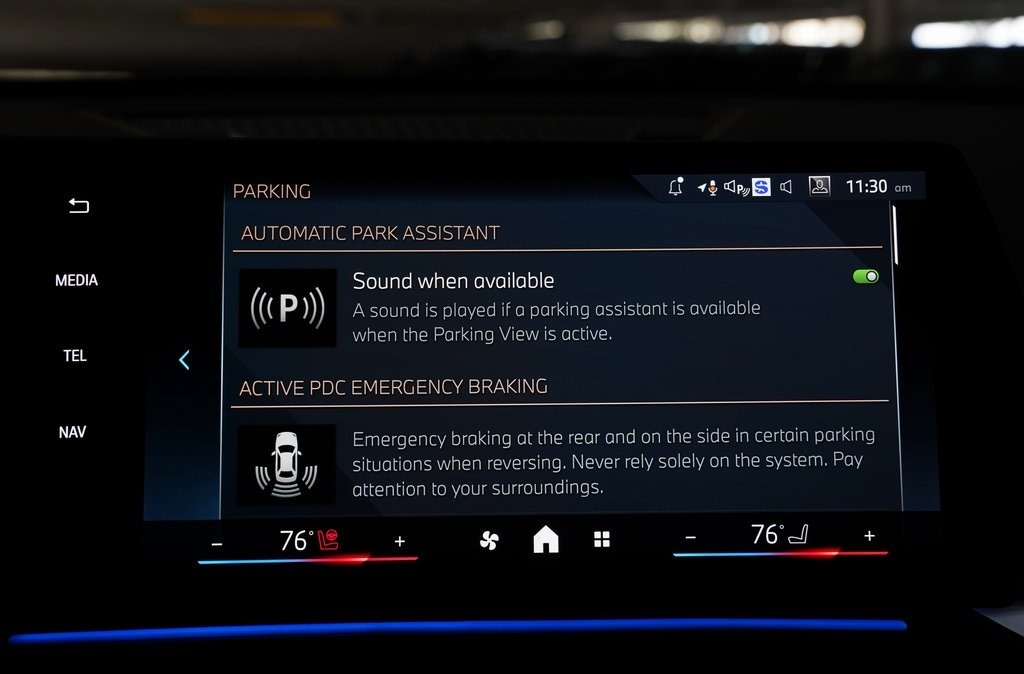Increase the right temperature with plus
The height and width of the screenshot is (674, 1024).
(x=869, y=536)
